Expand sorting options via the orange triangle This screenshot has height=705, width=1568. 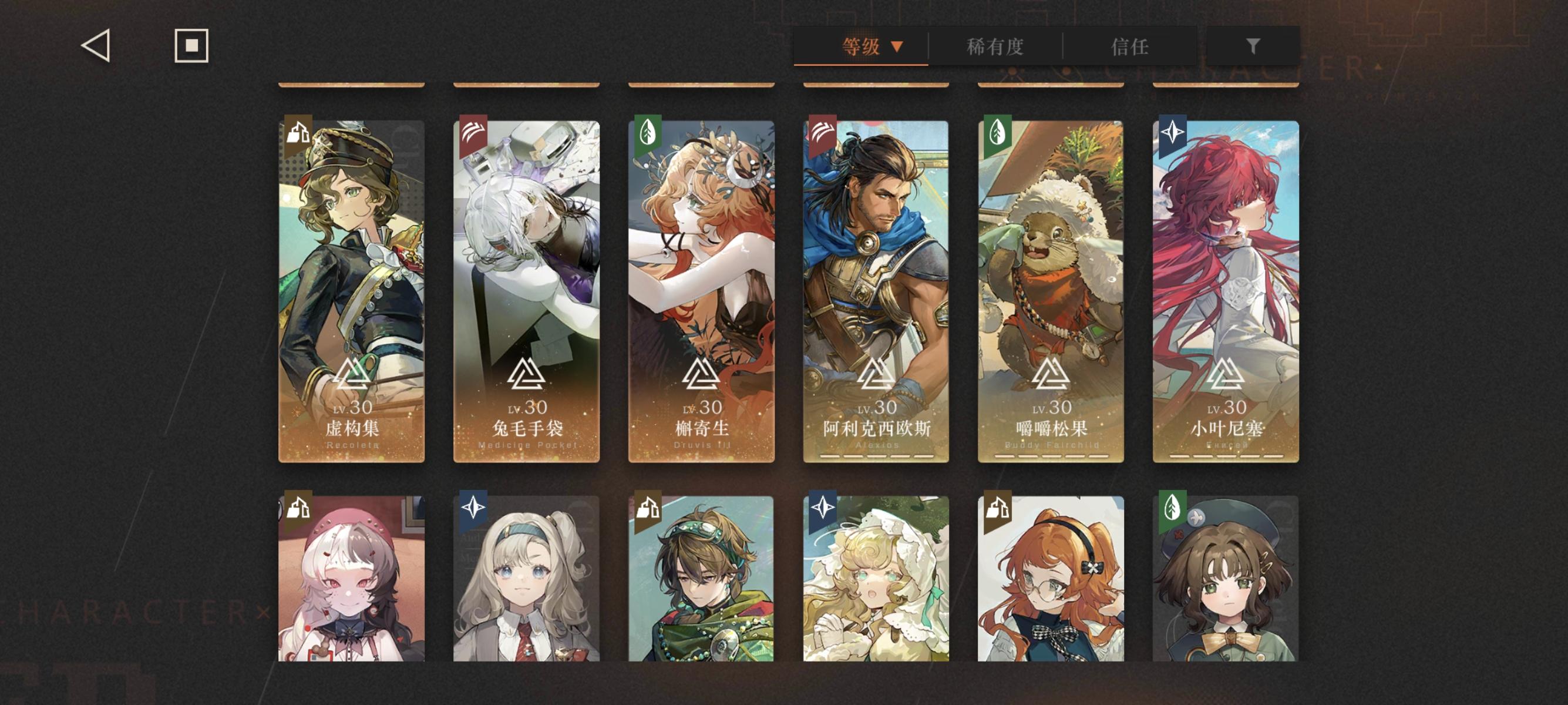pyautogui.click(x=896, y=46)
